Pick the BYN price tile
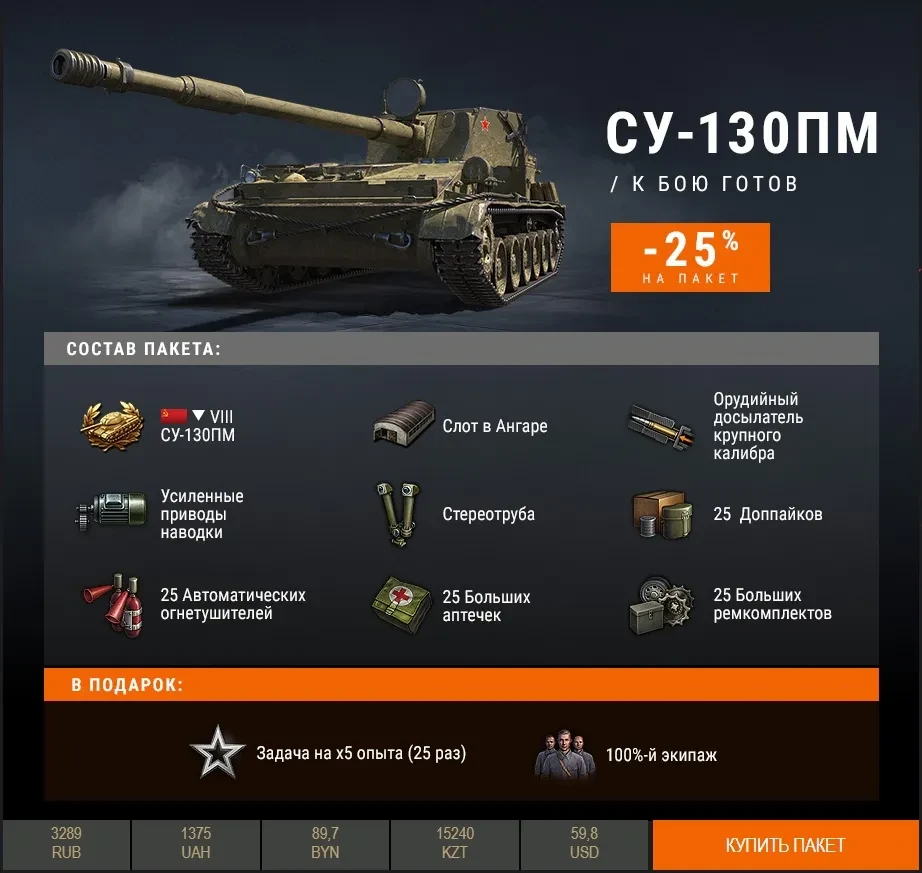 325,843
